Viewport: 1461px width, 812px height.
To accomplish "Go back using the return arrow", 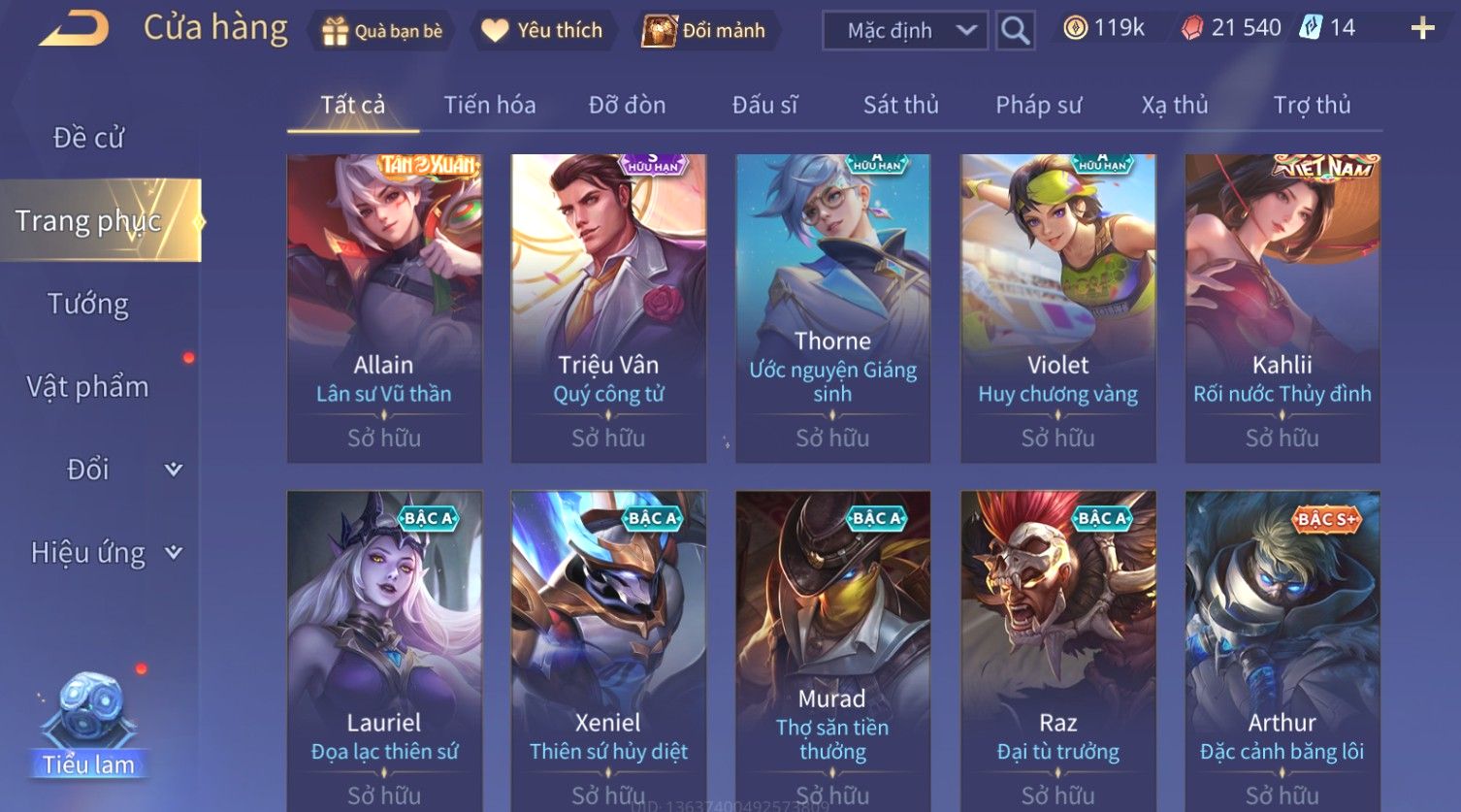I will (x=74, y=29).
